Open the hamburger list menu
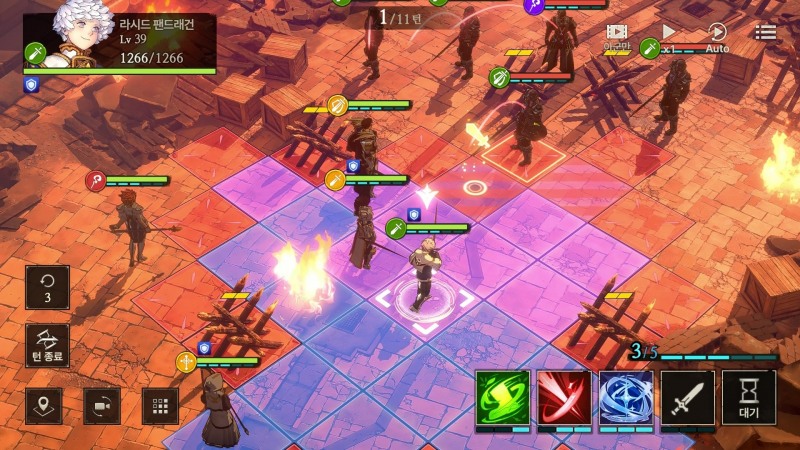The height and width of the screenshot is (450, 800). tap(766, 33)
